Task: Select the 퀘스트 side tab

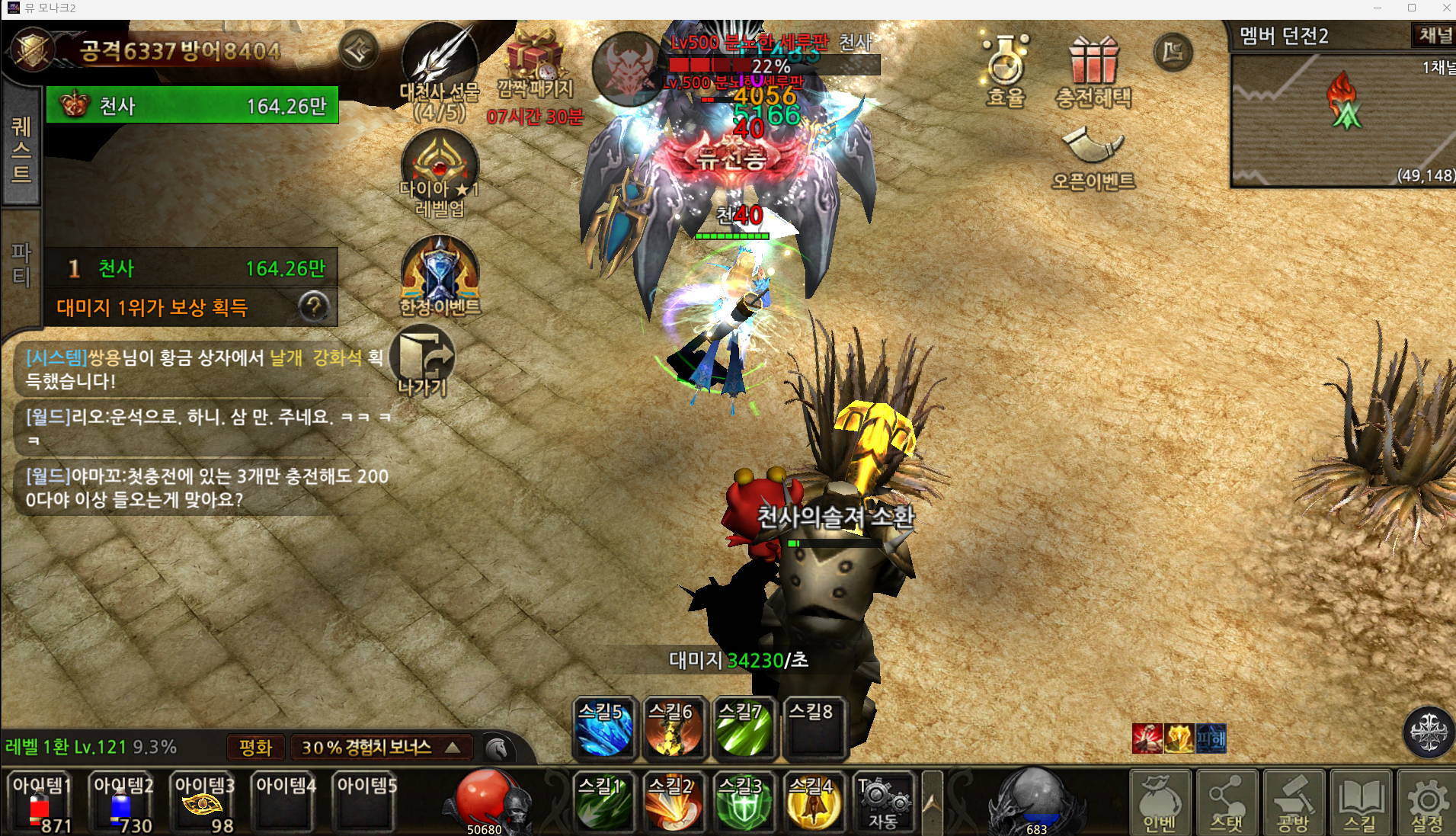Action: (x=21, y=149)
